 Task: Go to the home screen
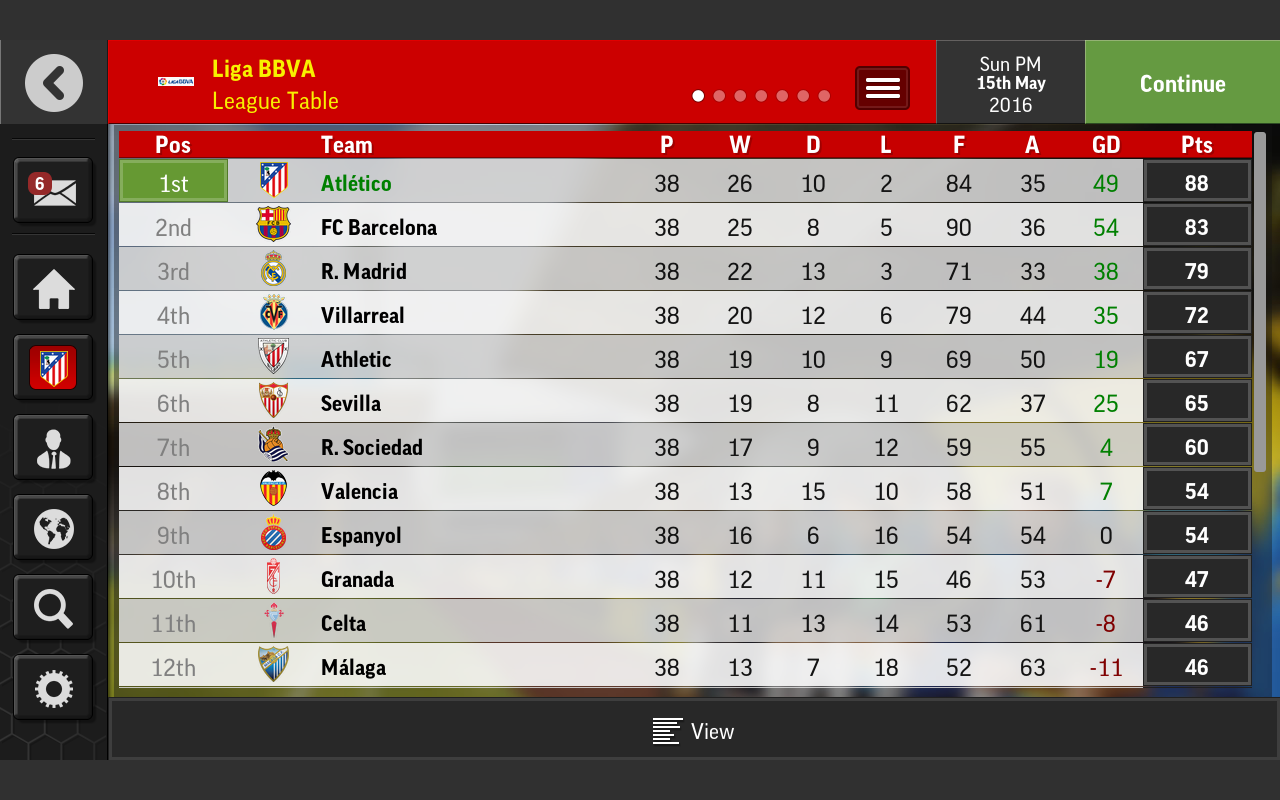tap(53, 290)
